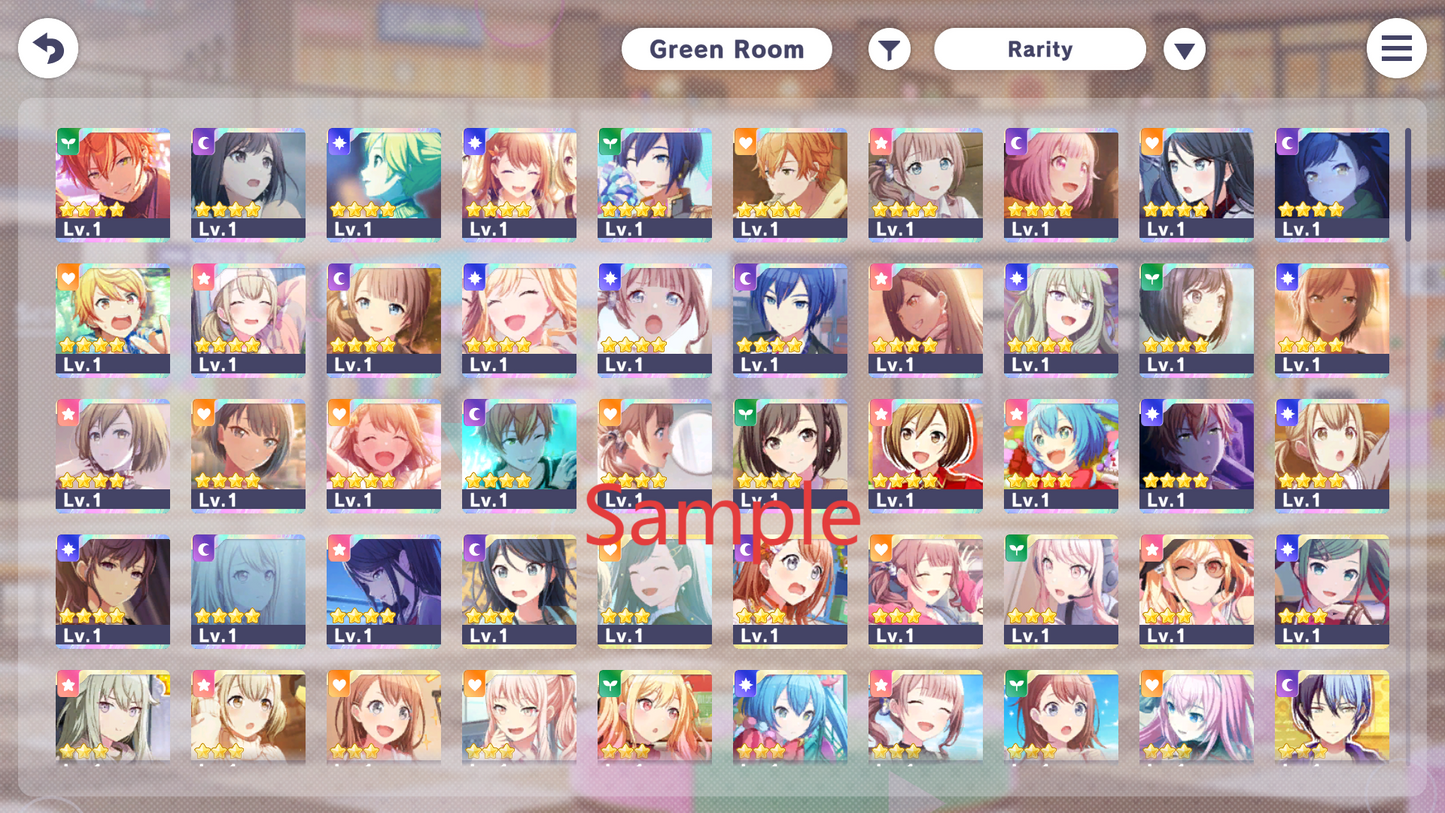Image resolution: width=1445 pixels, height=813 pixels.
Task: Click the Green Room button
Action: point(726,48)
